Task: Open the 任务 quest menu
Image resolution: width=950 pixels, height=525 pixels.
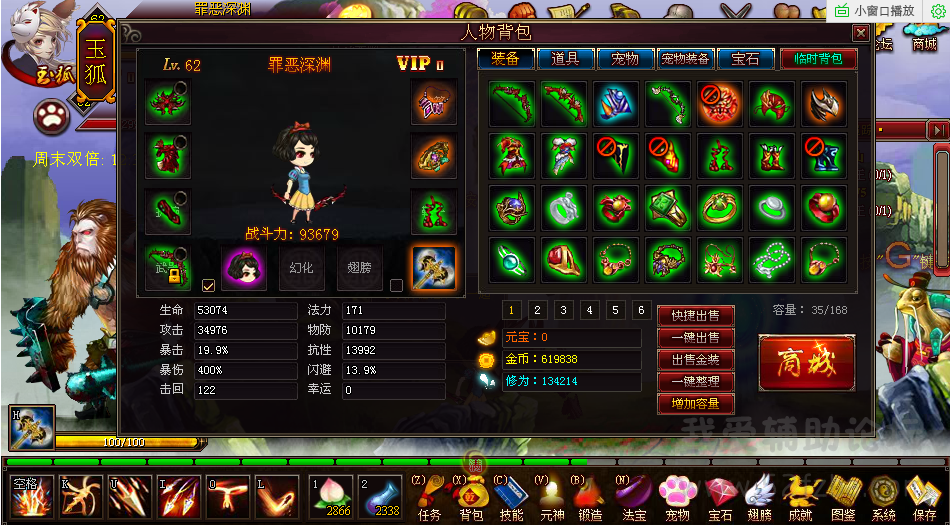Action: point(429,497)
